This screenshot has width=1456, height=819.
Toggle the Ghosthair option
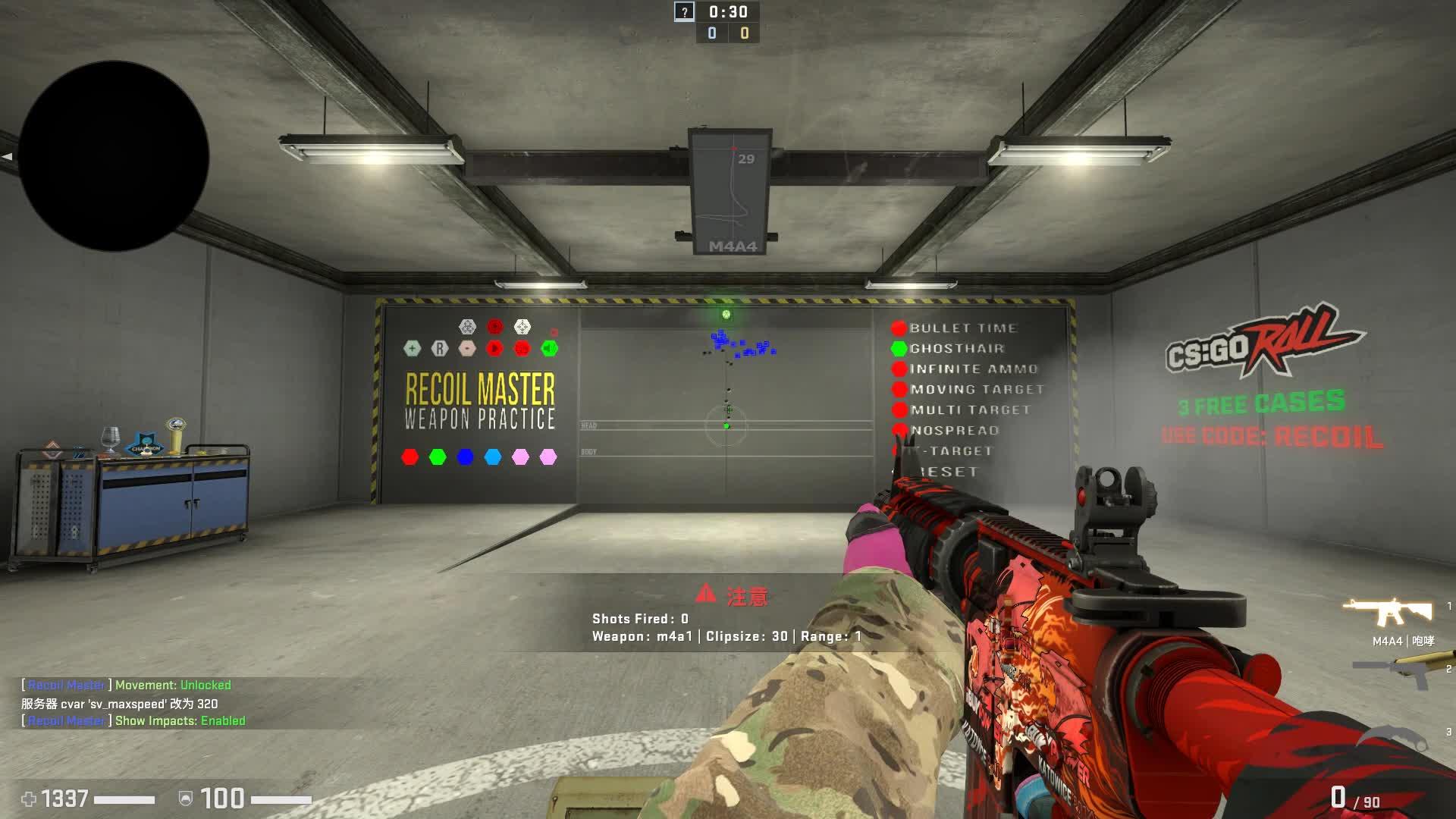point(899,349)
